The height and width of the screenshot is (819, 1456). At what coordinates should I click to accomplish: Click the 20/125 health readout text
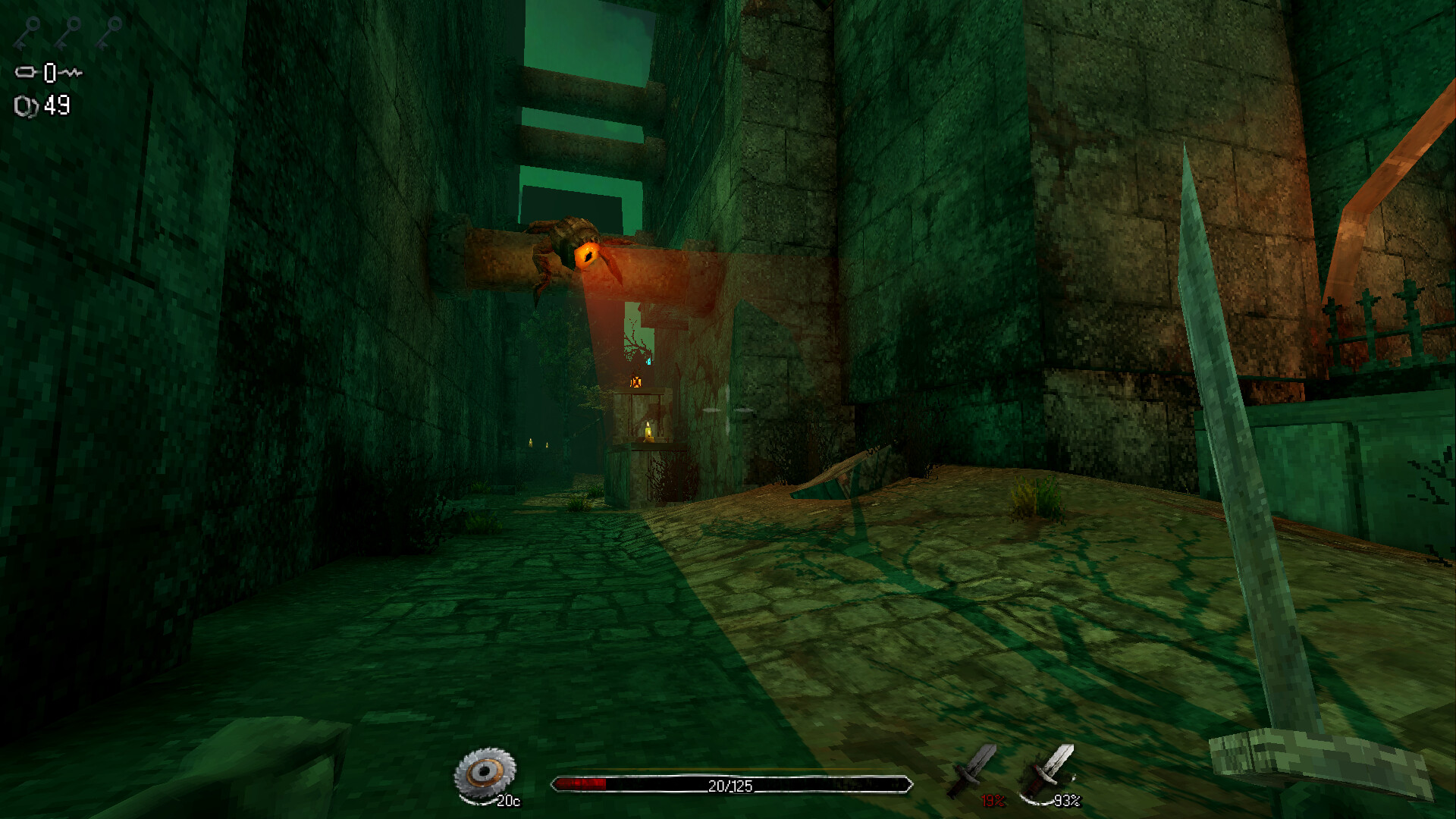[x=730, y=784]
